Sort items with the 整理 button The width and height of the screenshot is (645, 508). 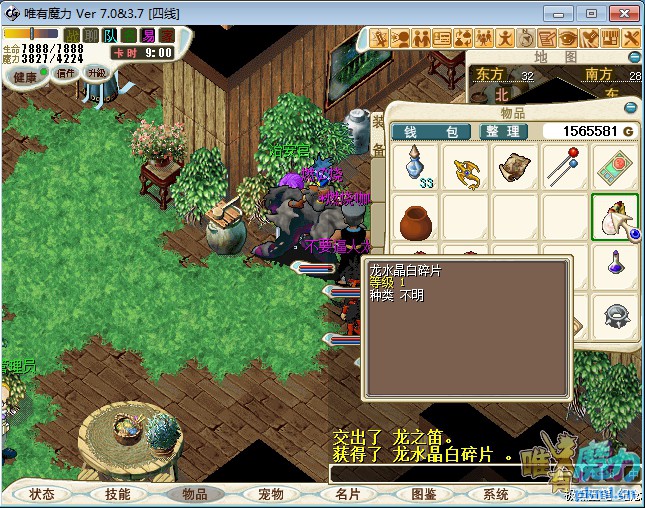click(500, 132)
